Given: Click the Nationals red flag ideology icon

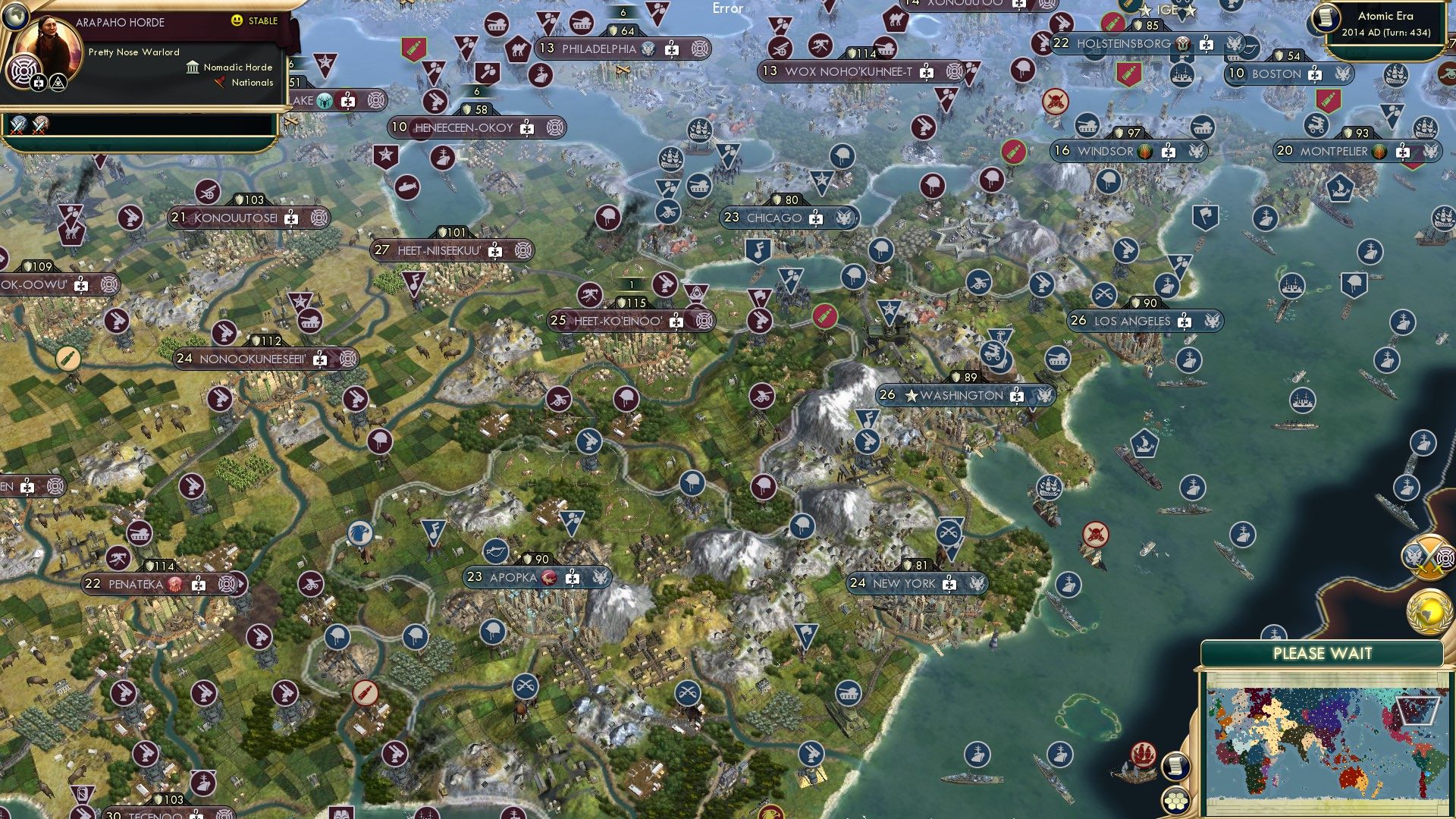Looking at the screenshot, I should pyautogui.click(x=219, y=81).
